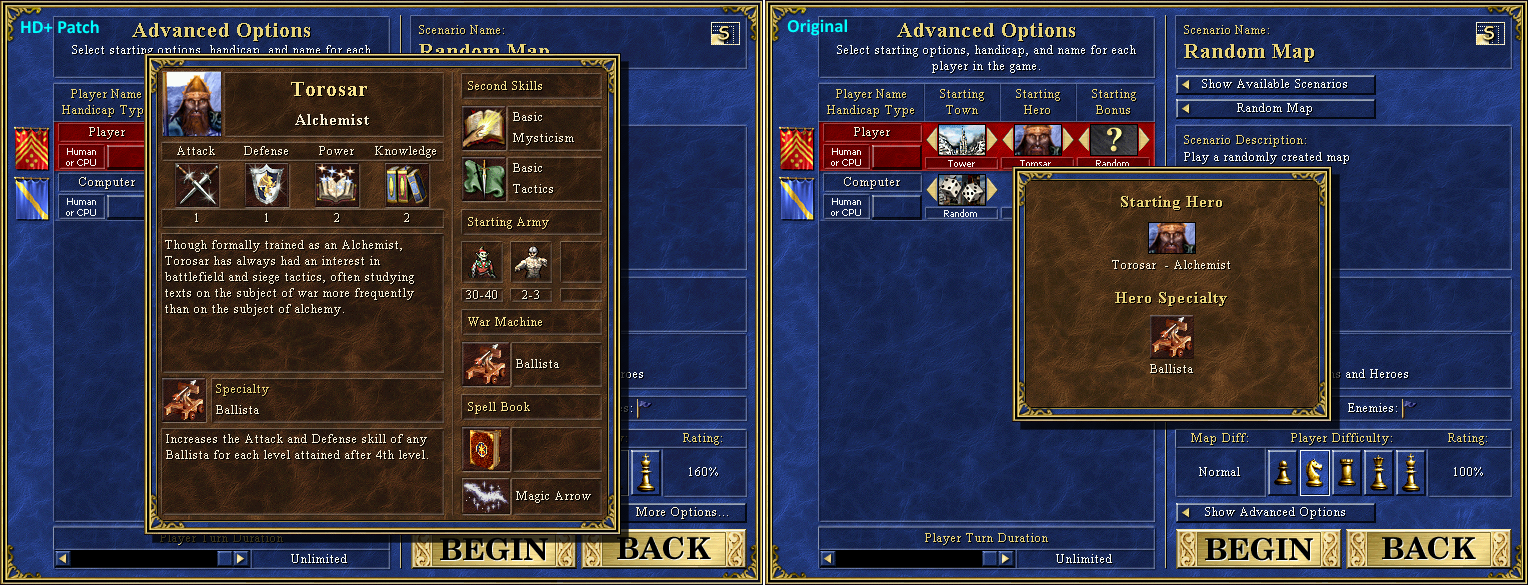Set difficulty to the rook piece
This screenshot has height=585, width=1528.
point(1347,472)
